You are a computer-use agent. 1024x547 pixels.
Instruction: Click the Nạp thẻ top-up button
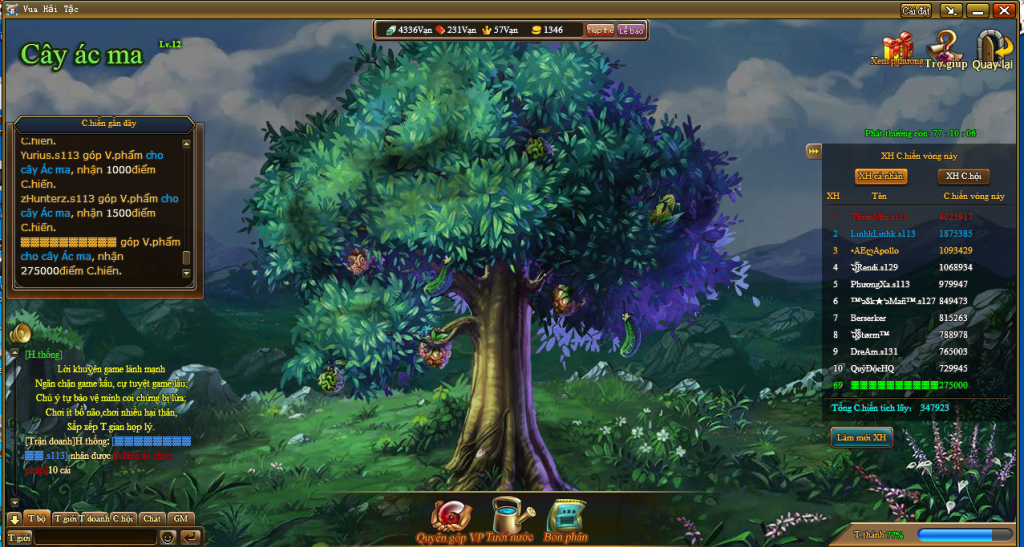click(600, 30)
